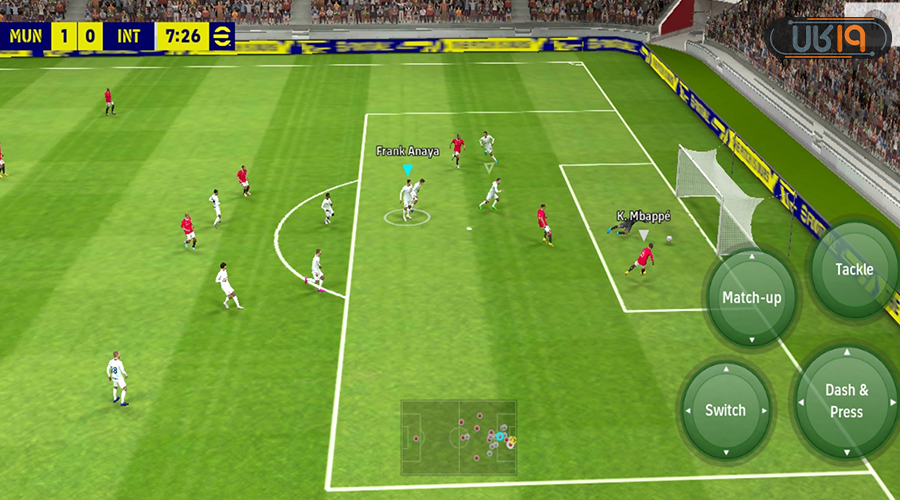This screenshot has height=500, width=900.
Task: Use the Switch player button
Action: (725, 410)
